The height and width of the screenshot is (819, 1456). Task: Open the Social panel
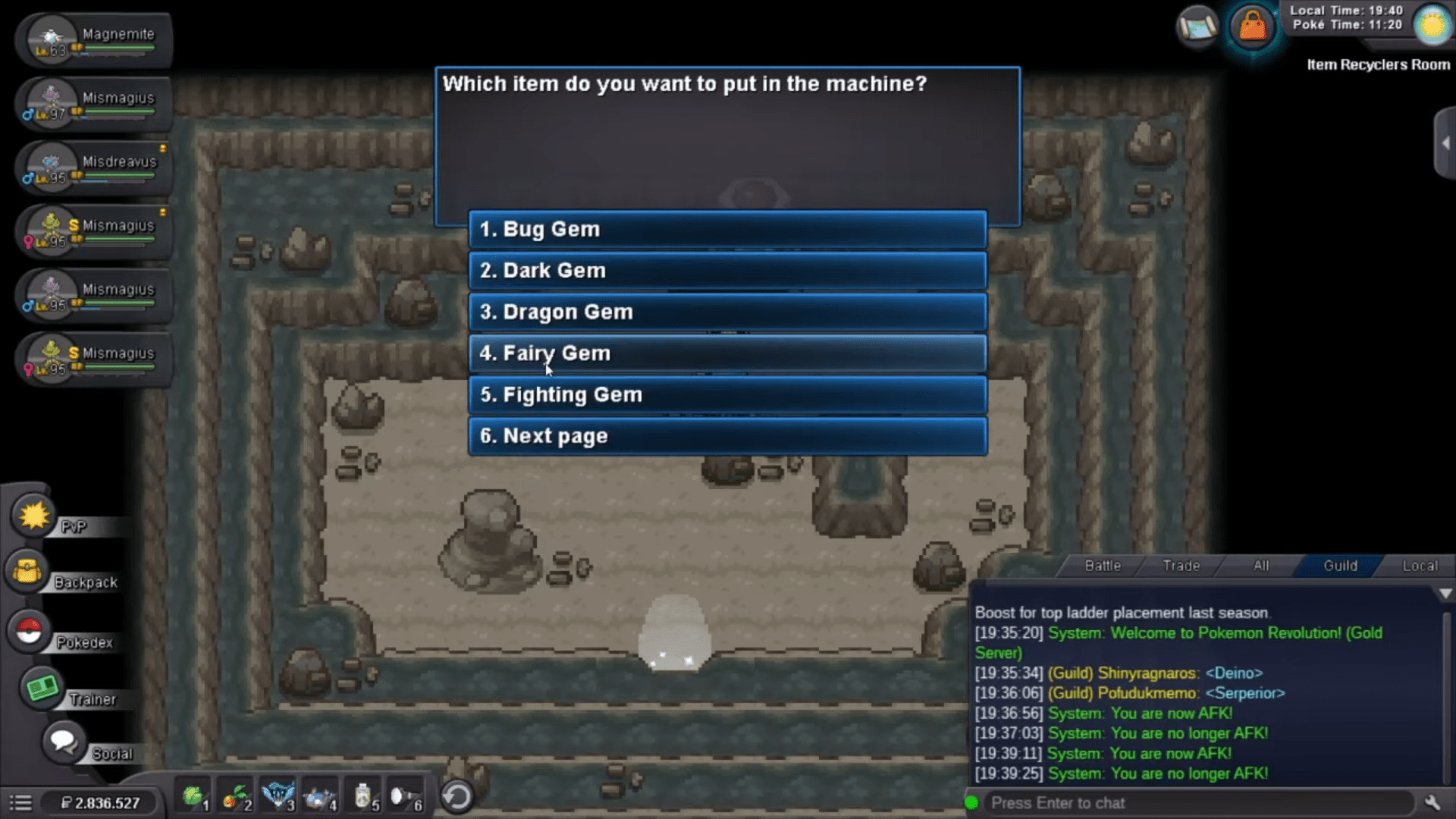coord(62,741)
